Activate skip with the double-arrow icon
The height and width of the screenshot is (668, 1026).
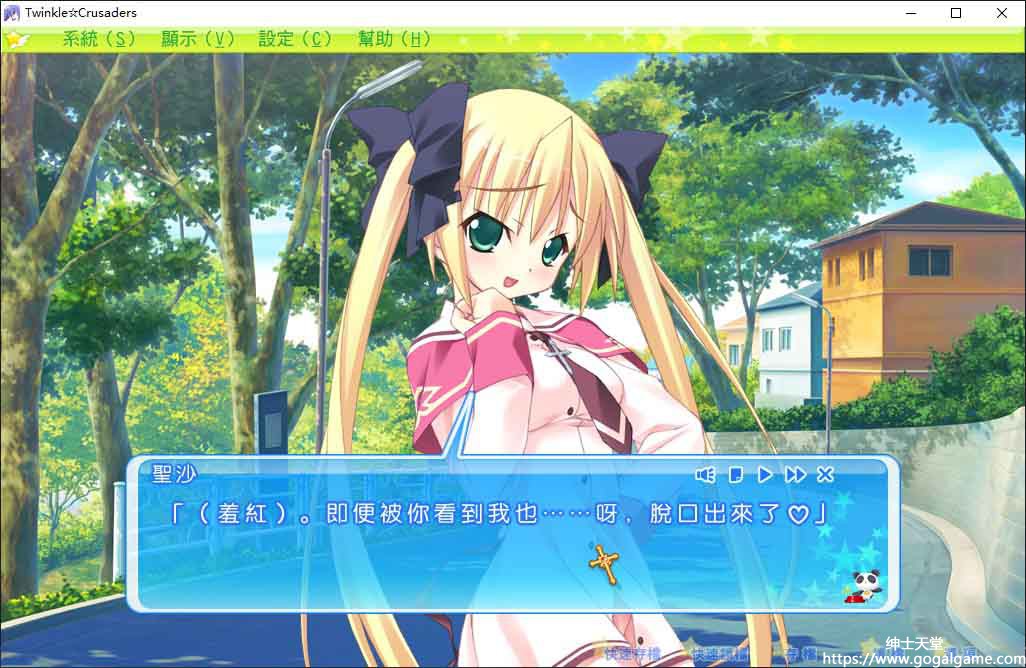click(795, 474)
